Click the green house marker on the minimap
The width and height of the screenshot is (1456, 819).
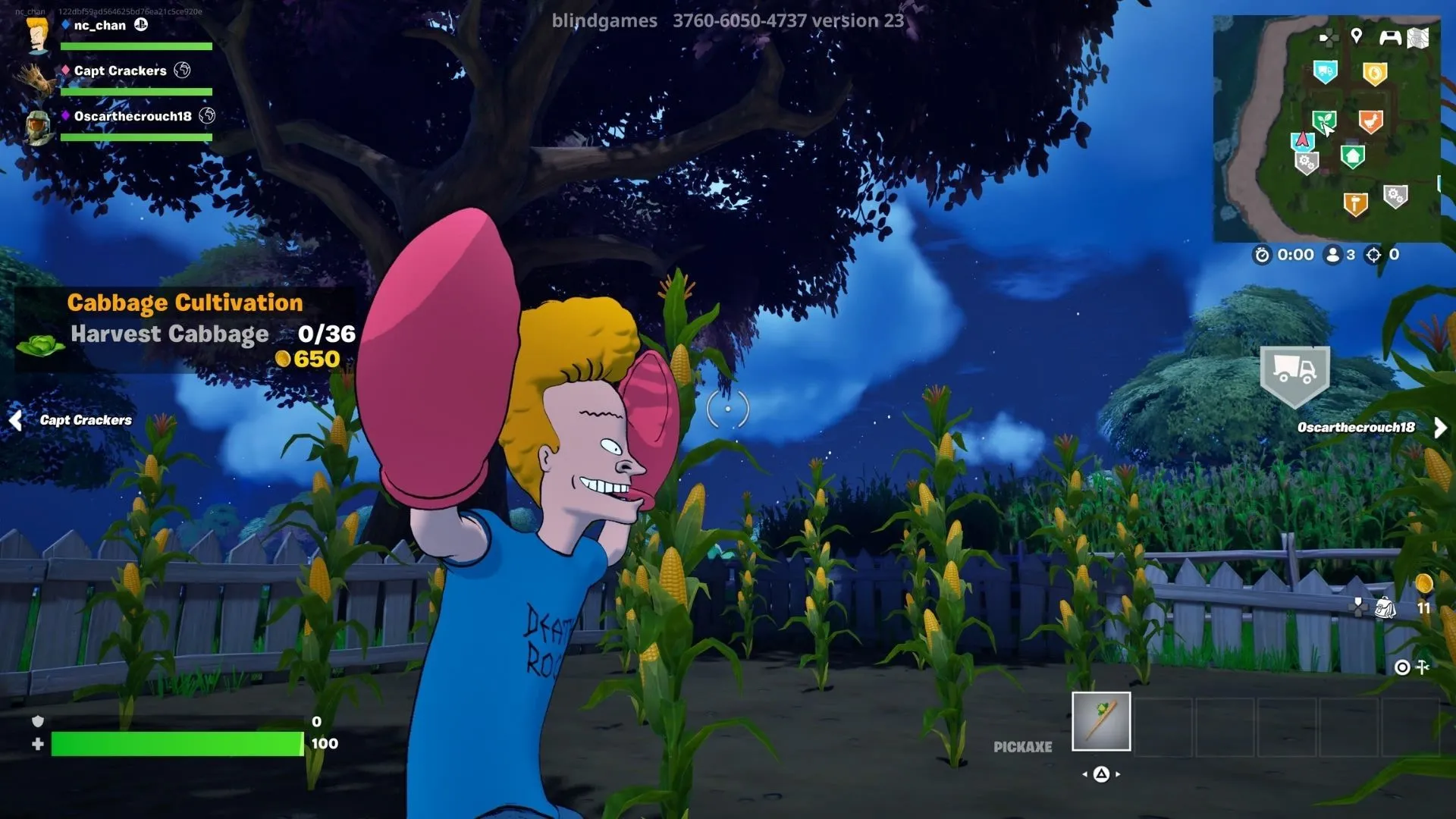point(1353,155)
